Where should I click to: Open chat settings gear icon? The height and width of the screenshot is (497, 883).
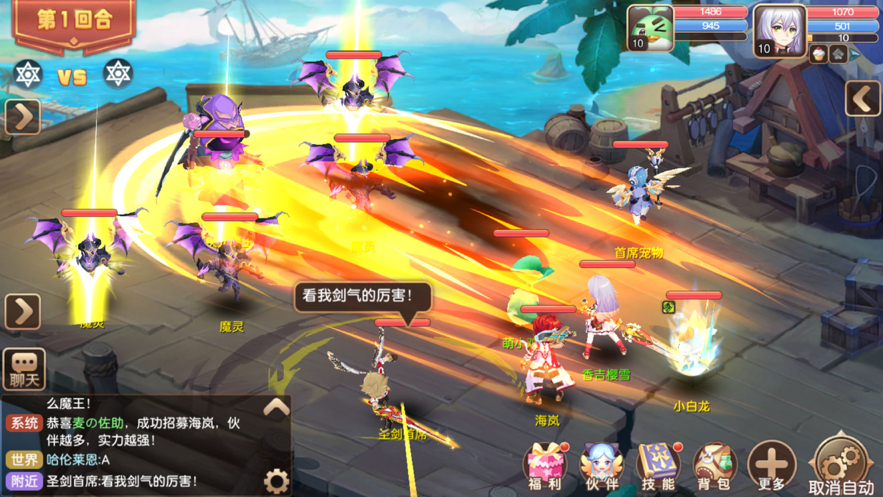[x=276, y=481]
